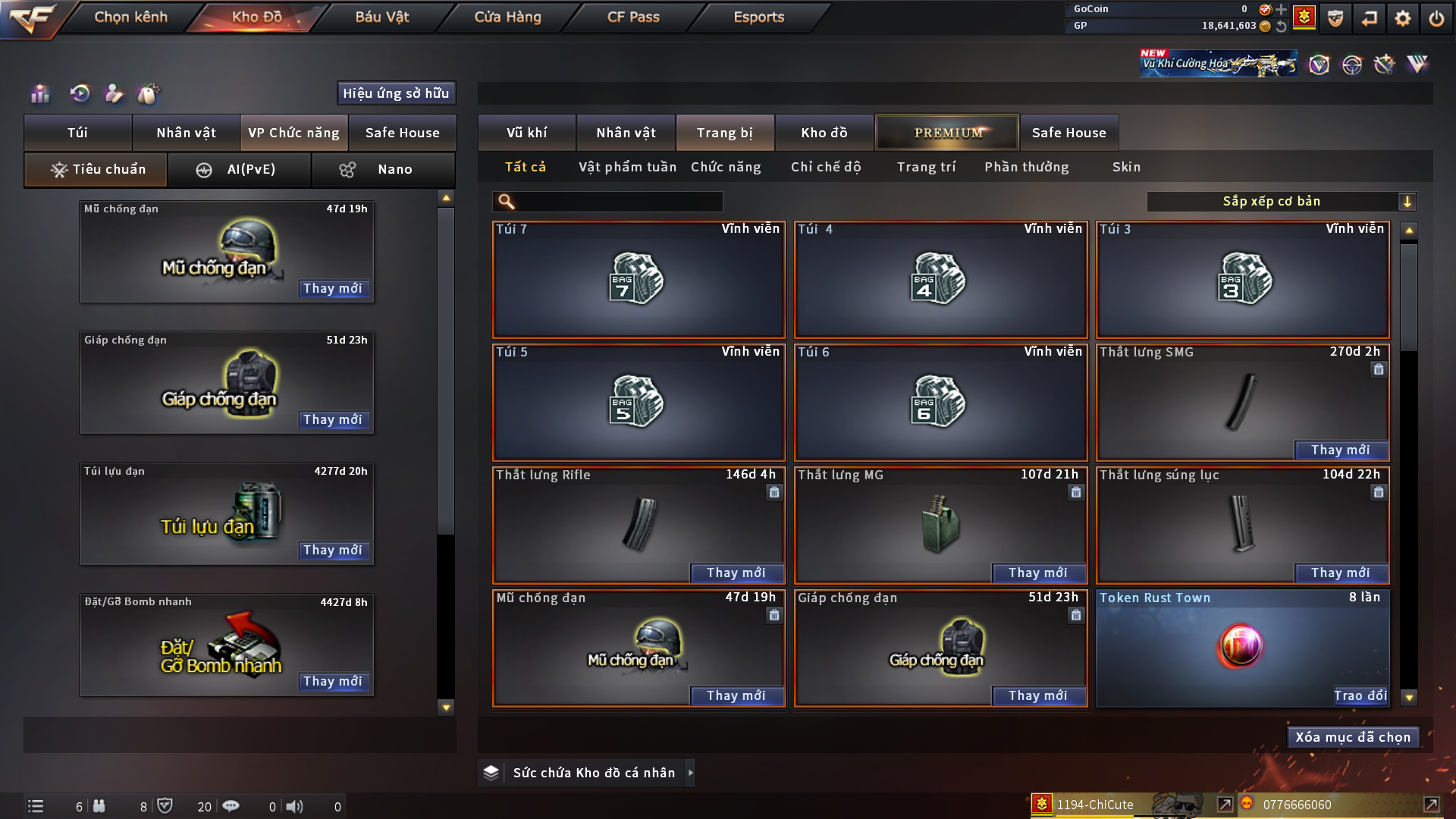The height and width of the screenshot is (819, 1456).
Task: Show the Vật phẩm tuần filter
Action: (627, 167)
